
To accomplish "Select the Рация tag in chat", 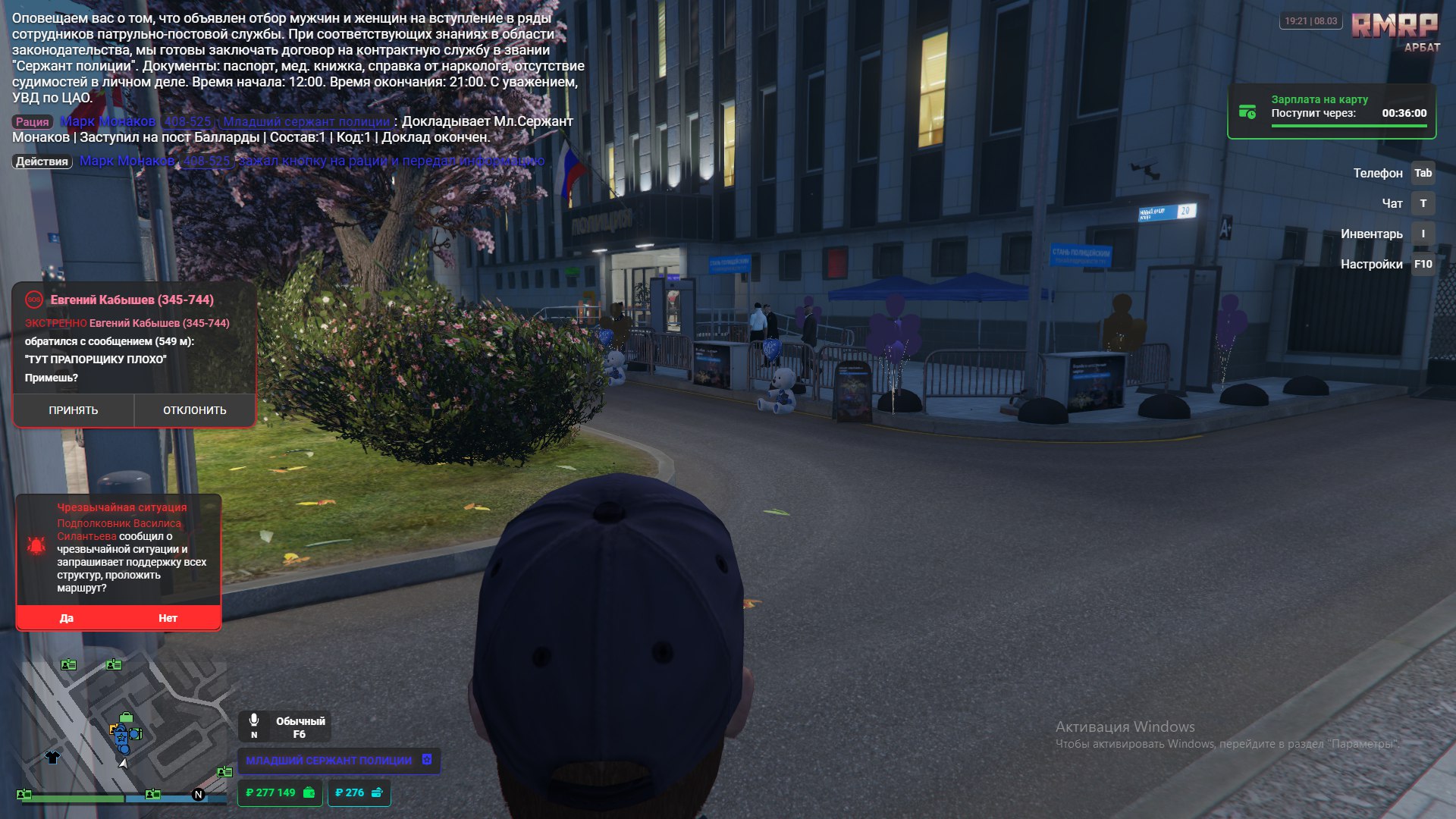I will (x=33, y=122).
